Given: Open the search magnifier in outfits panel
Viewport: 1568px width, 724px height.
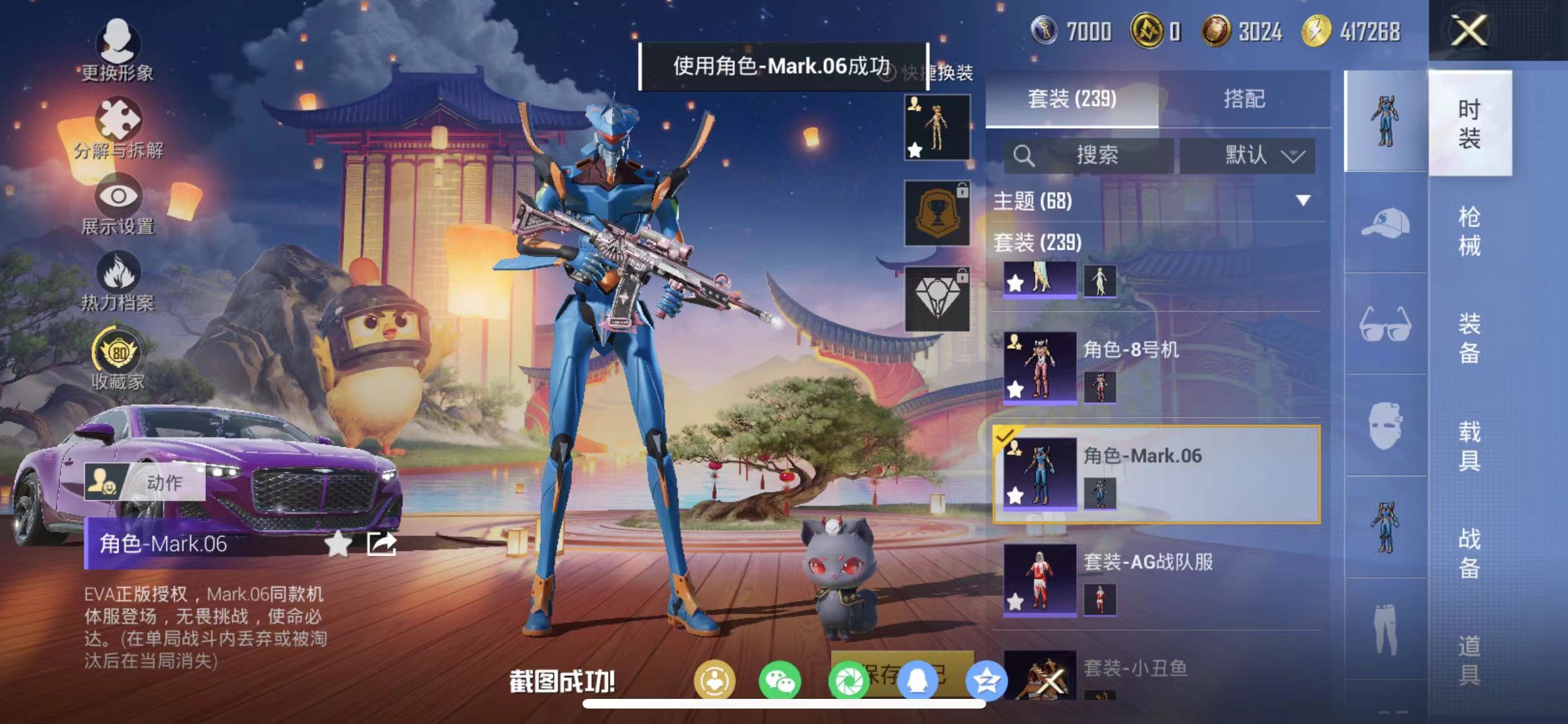Looking at the screenshot, I should click(x=1023, y=154).
